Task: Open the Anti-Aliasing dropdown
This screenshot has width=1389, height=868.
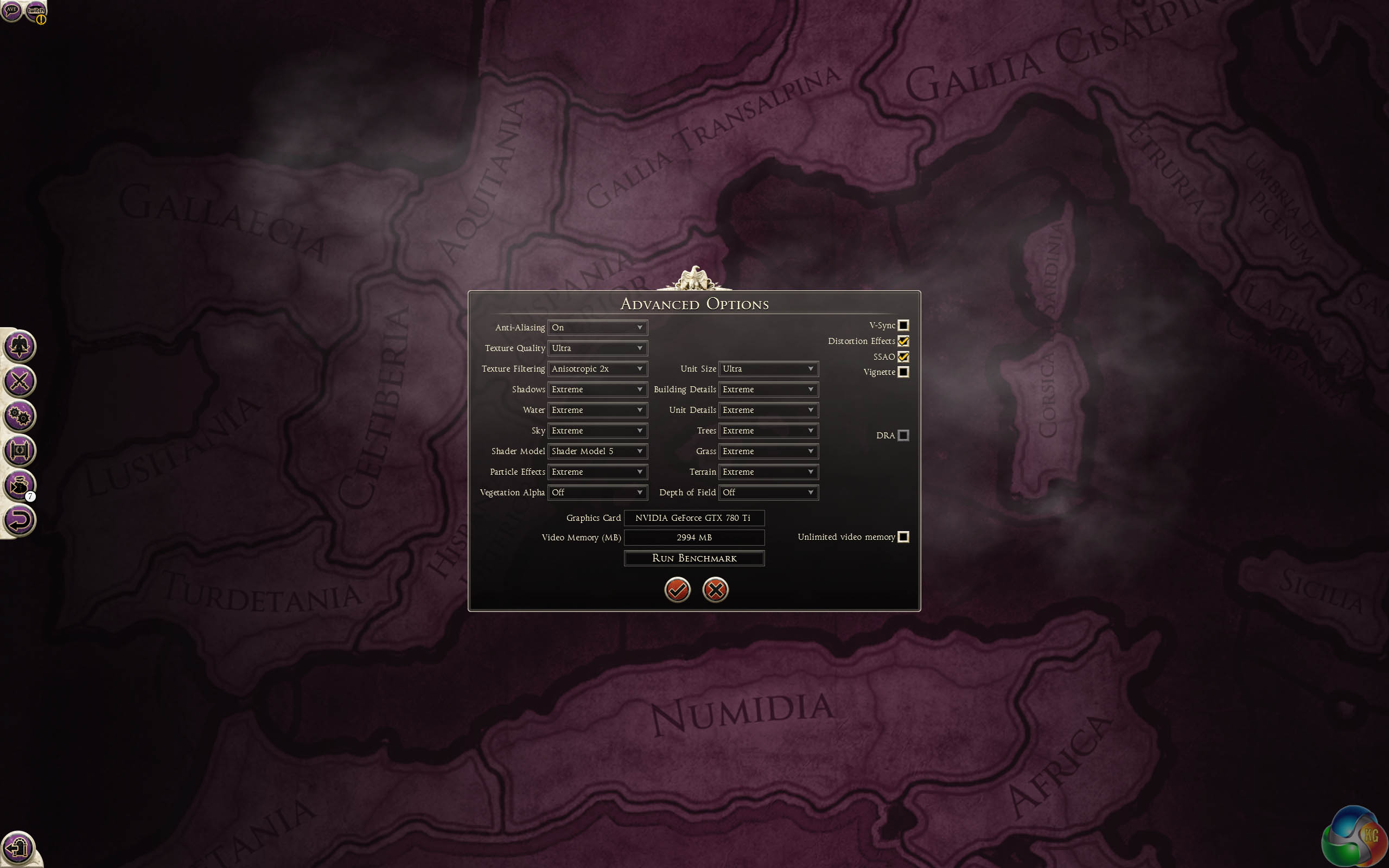Action: pos(597,327)
